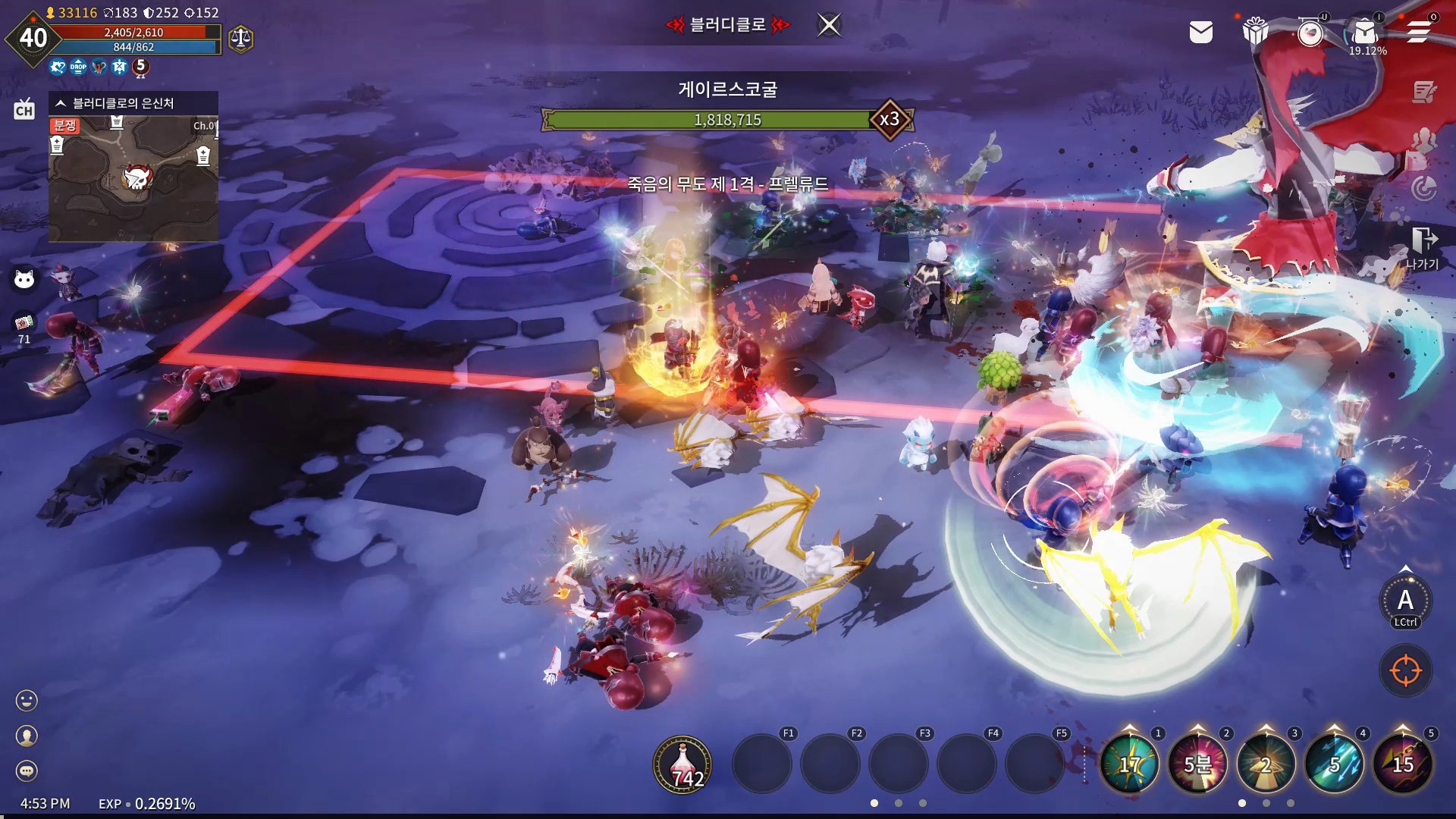Open the backpack inventory showing 19.12%
This screenshot has height=819, width=1456.
[1365, 33]
